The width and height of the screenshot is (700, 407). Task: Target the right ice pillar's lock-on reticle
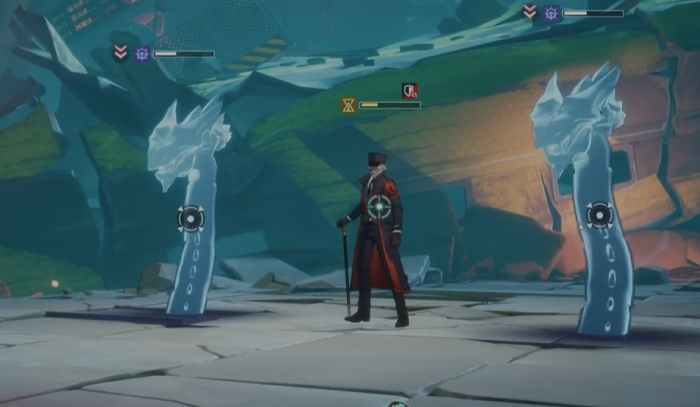point(599,215)
